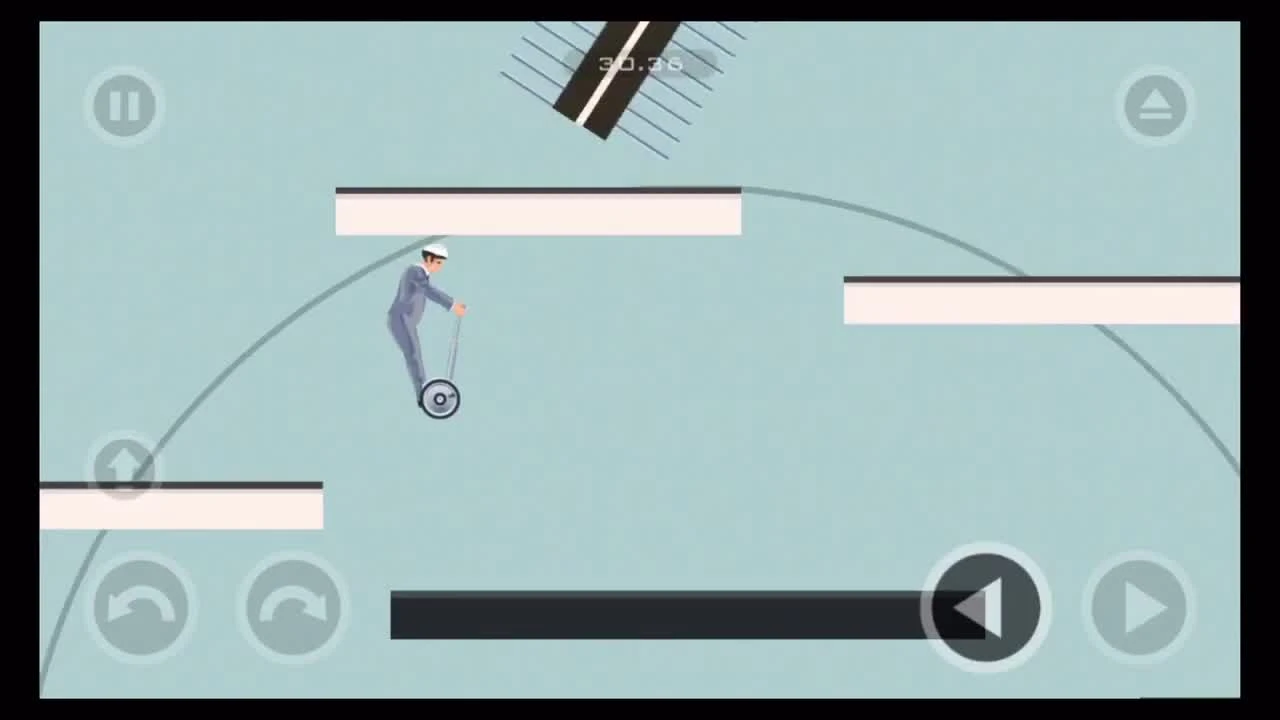Open the pause overlay via pause control
Viewport: 1280px width, 720px height.
click(124, 106)
